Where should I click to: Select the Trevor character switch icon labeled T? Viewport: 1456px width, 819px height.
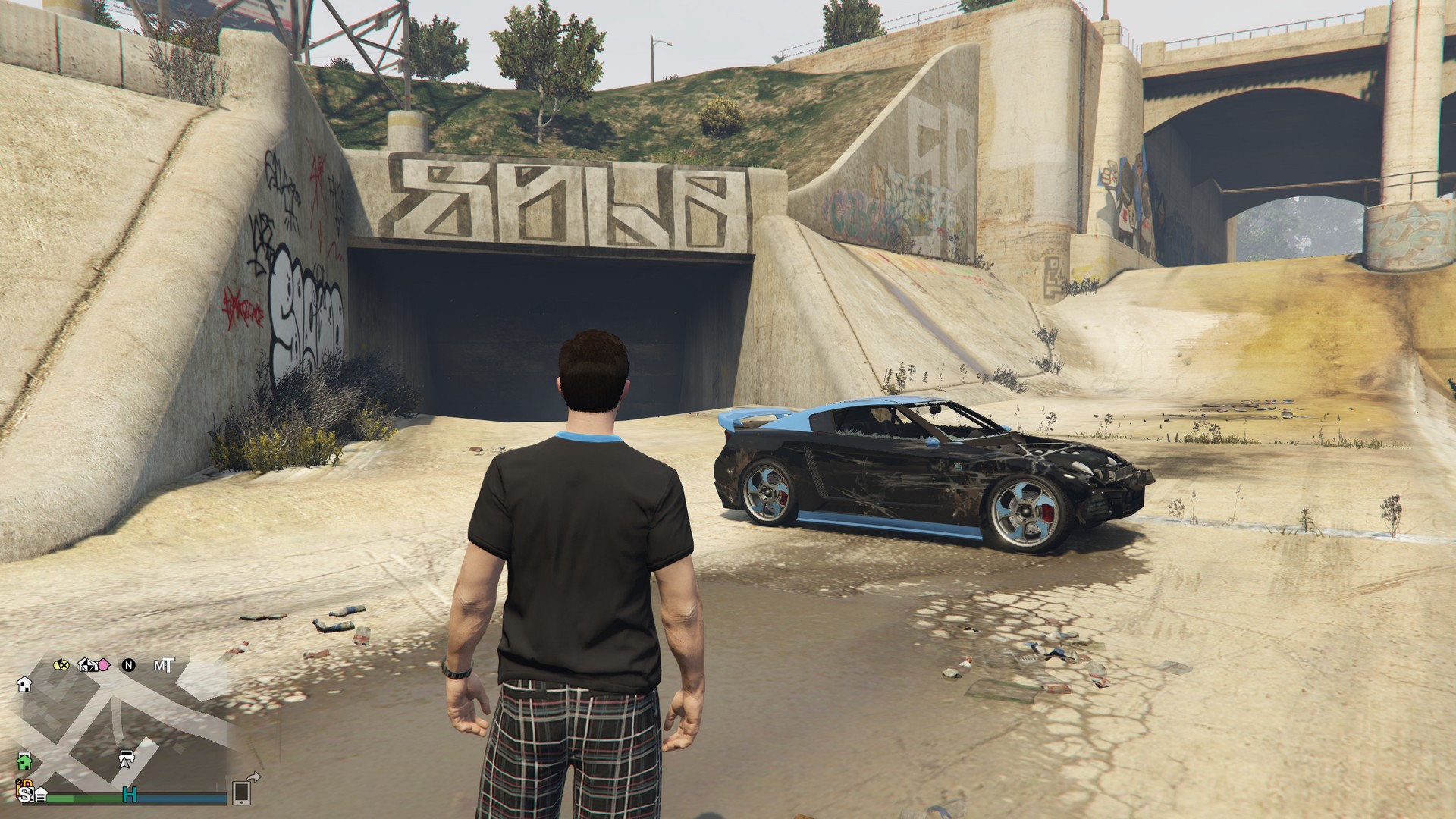pyautogui.click(x=168, y=666)
